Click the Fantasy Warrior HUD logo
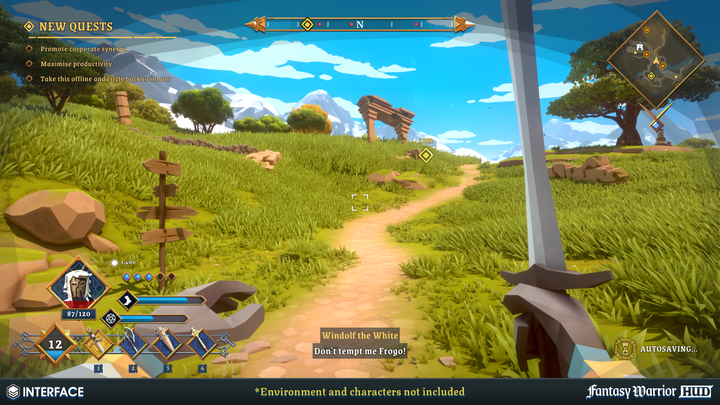The image size is (720, 405). coord(649,391)
